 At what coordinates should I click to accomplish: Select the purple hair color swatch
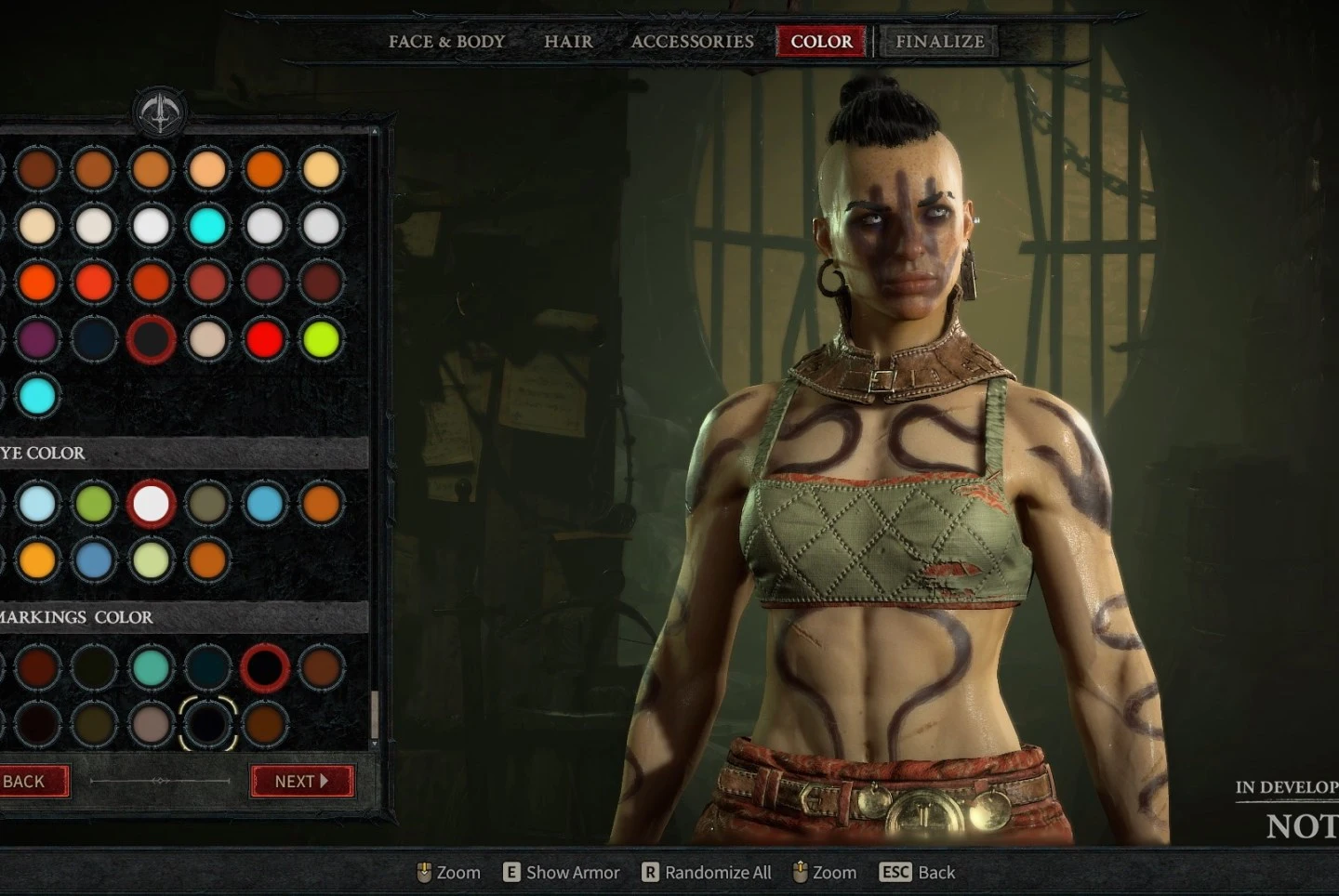point(37,339)
